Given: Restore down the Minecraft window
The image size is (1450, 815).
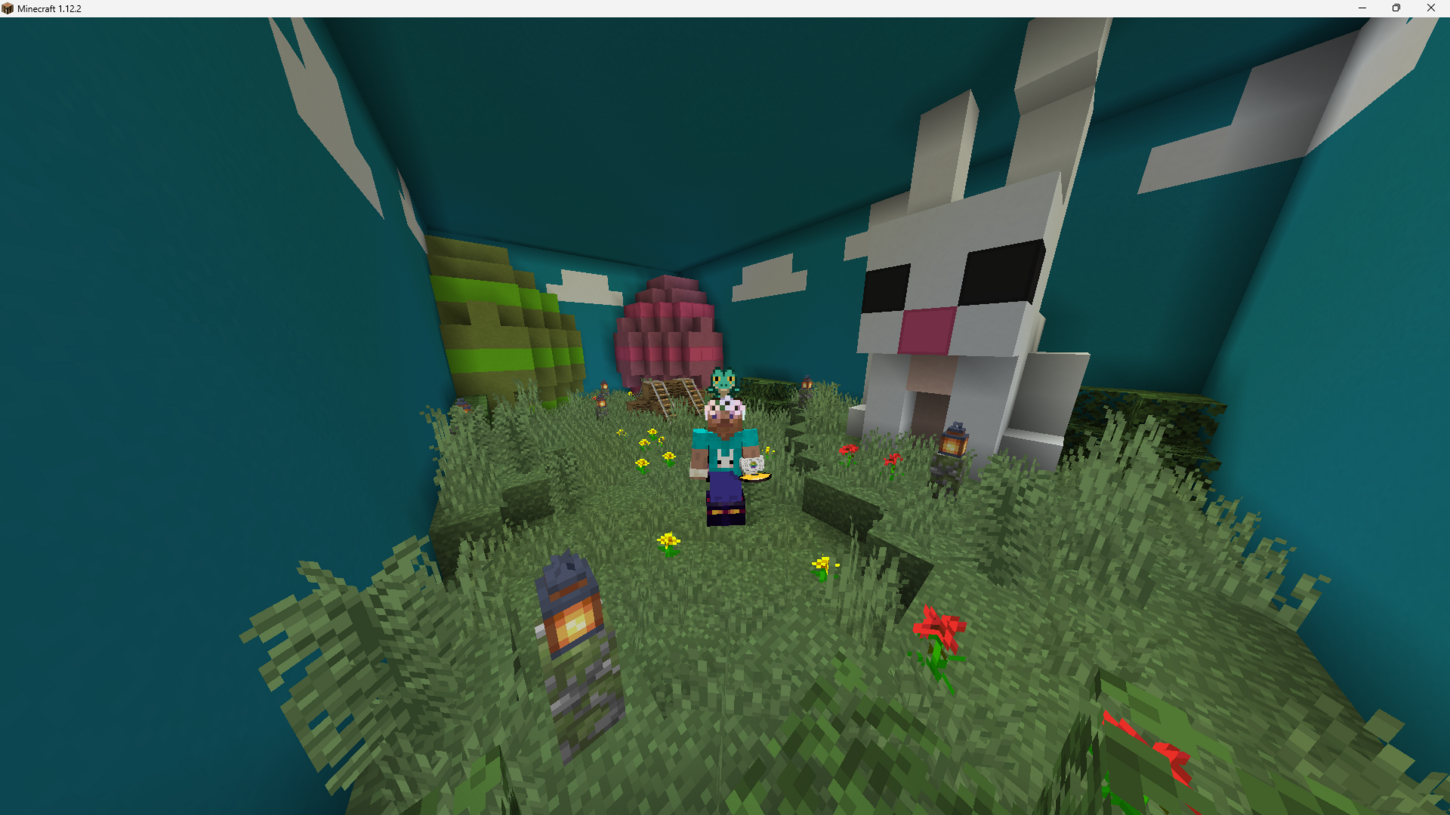Looking at the screenshot, I should coord(1396,8).
